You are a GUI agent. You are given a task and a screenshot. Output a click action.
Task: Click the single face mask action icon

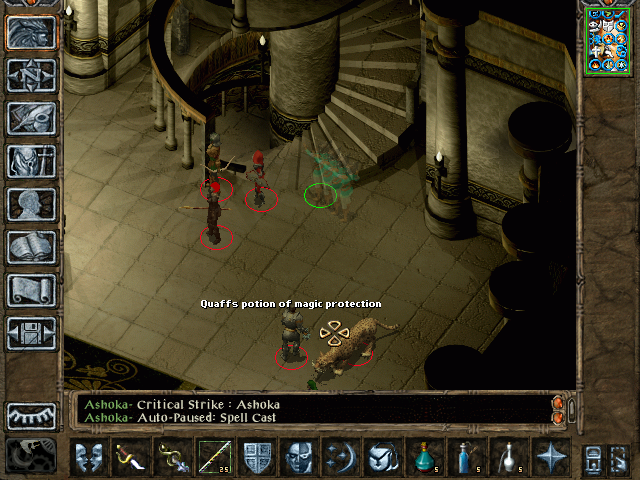299,457
